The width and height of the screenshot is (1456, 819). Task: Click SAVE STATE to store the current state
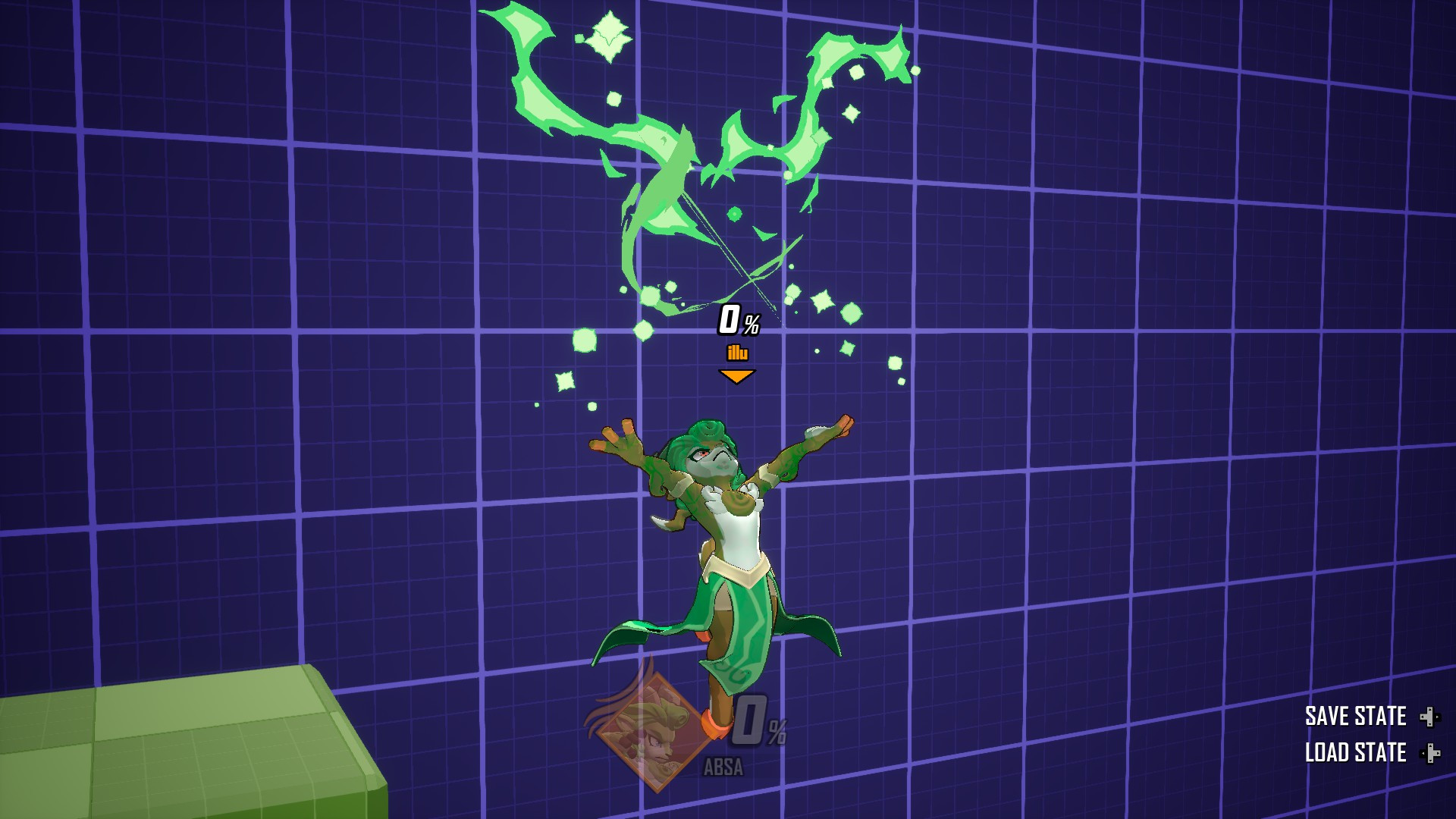click(x=1354, y=715)
